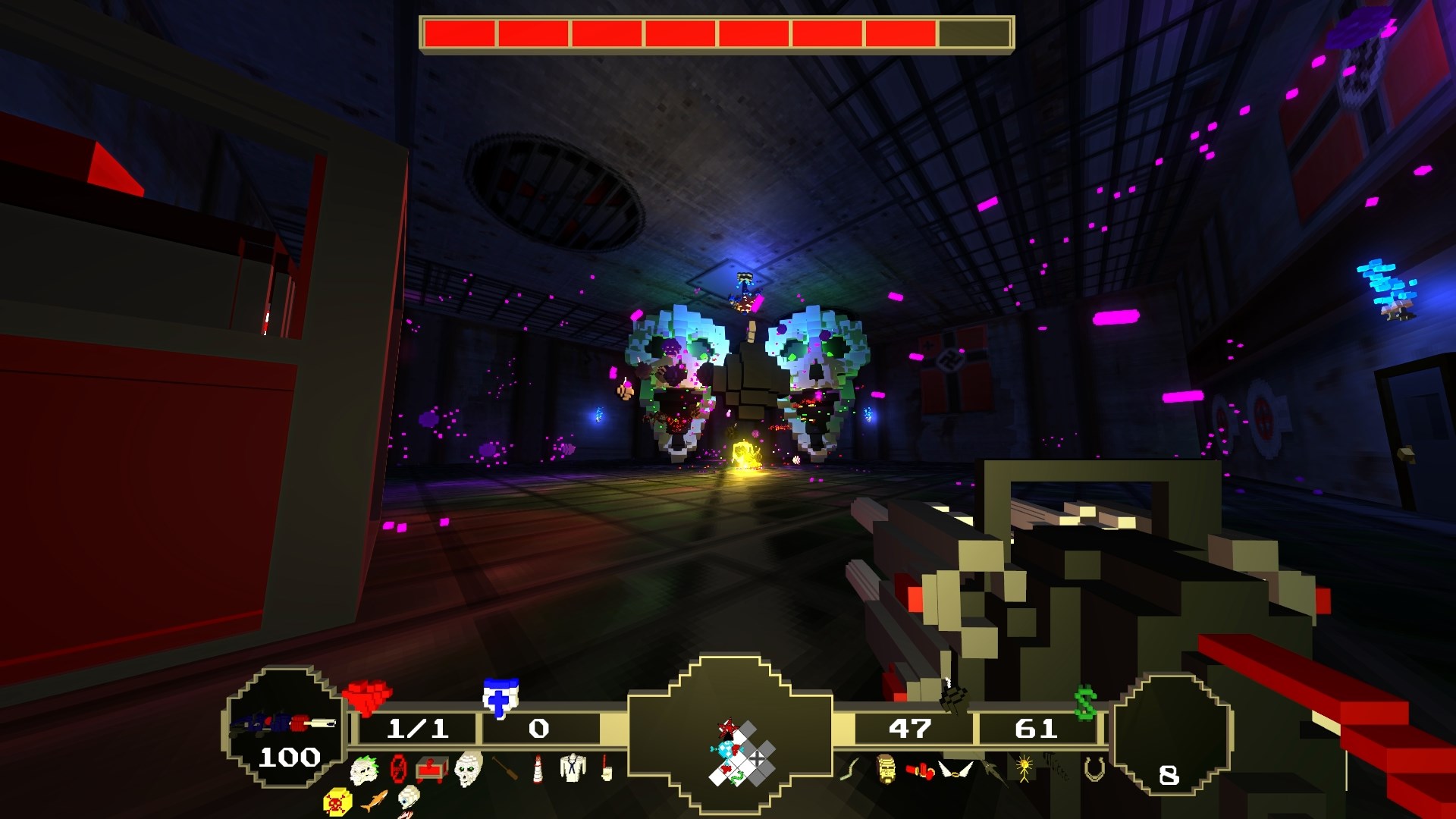This screenshot has height=819, width=1456.
Task: Click the golden idol head item
Action: [x=886, y=770]
